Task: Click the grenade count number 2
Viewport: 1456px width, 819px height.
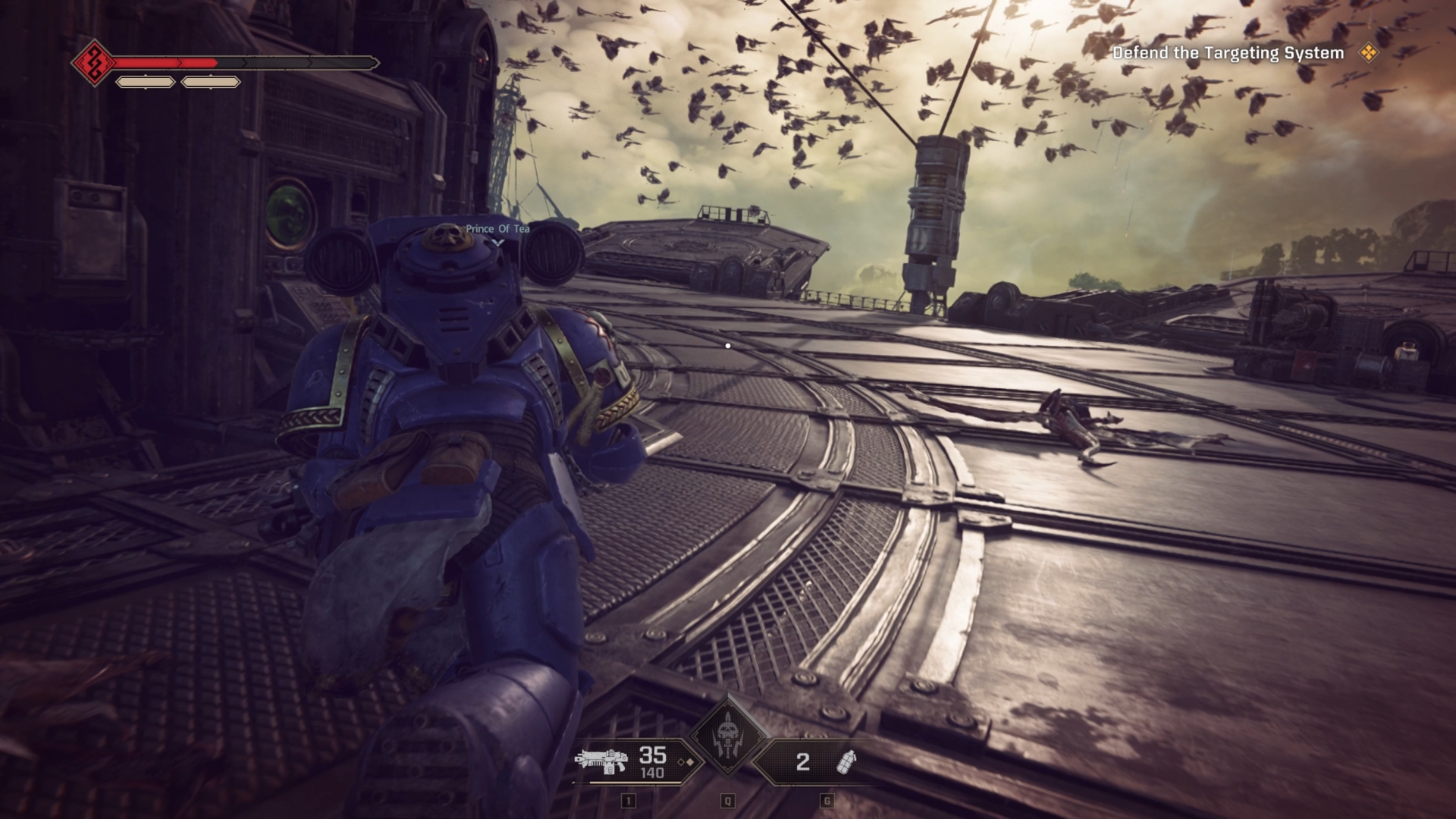Action: tap(802, 761)
